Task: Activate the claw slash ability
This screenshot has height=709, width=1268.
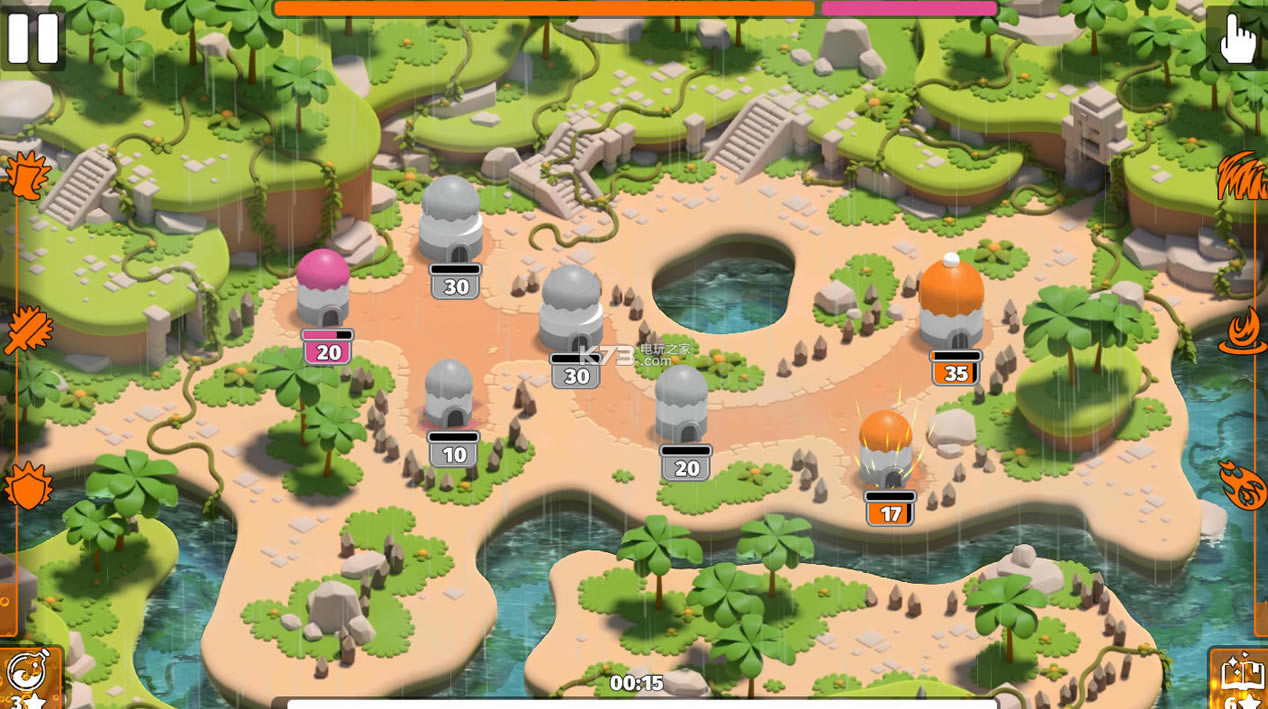Action: 1241,176
